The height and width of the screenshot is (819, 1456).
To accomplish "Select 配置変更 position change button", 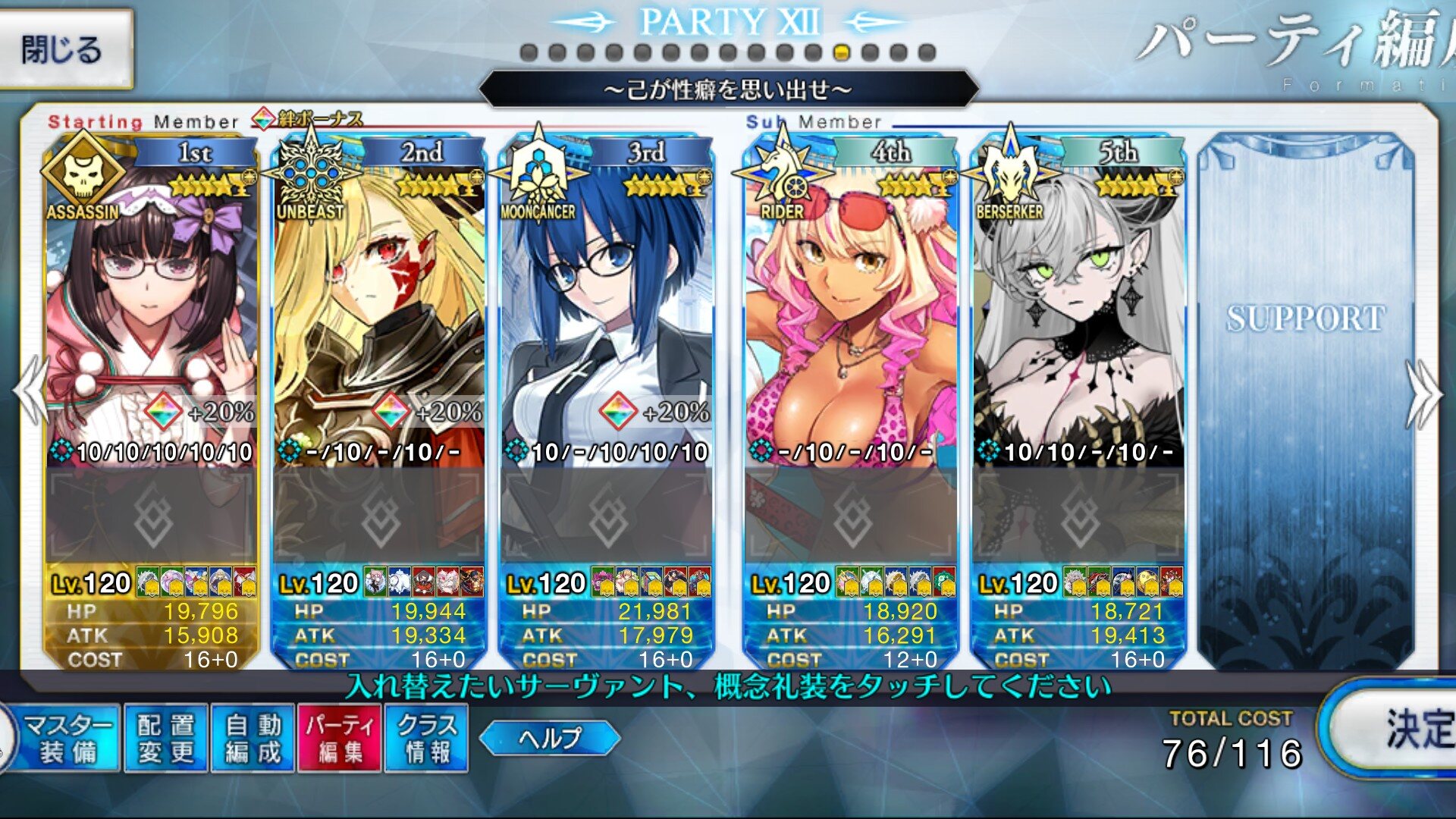I will click(166, 739).
